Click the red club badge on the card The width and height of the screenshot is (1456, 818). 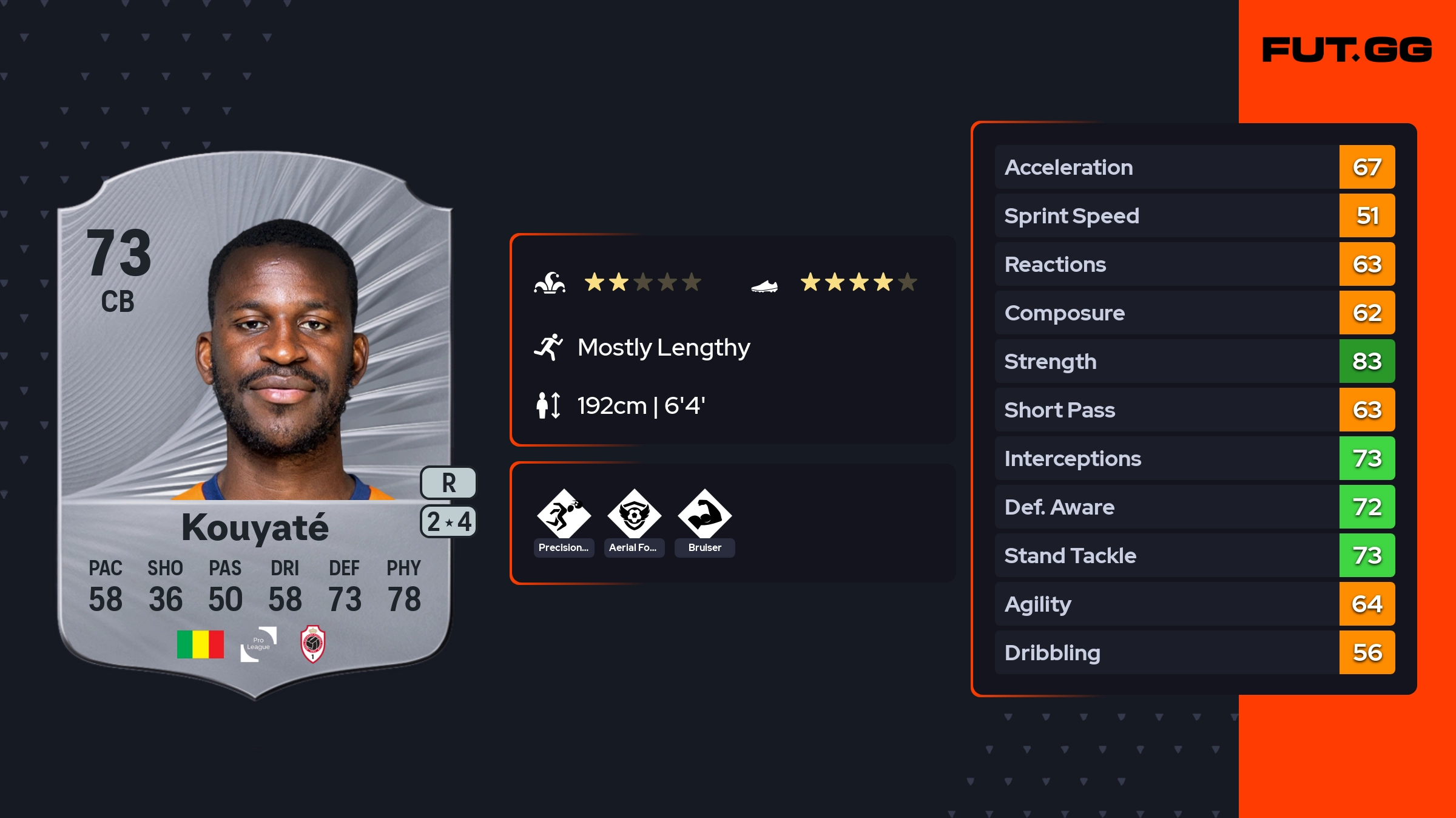coord(313,644)
